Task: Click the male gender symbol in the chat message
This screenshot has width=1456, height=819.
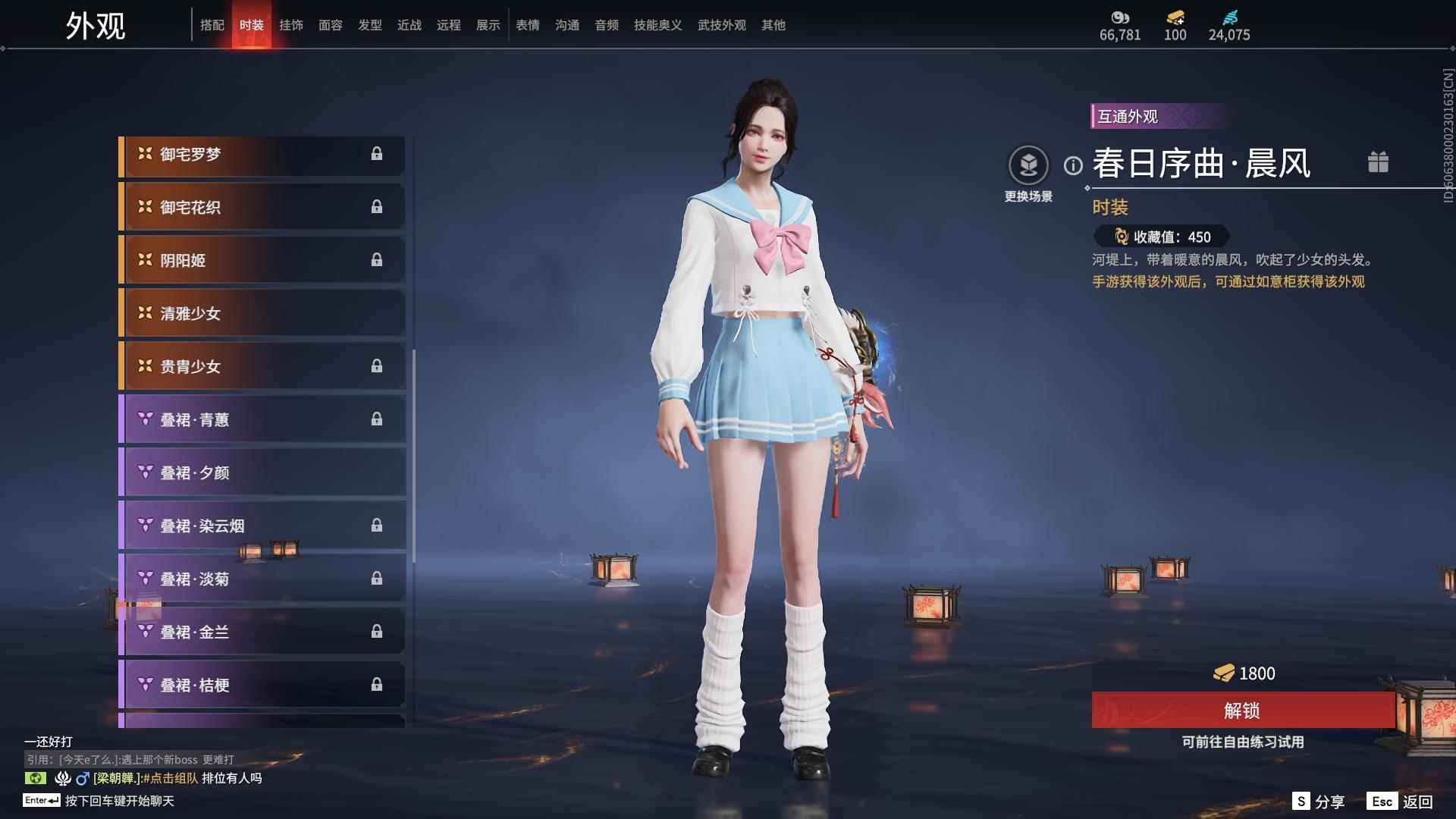Action: pos(82,779)
